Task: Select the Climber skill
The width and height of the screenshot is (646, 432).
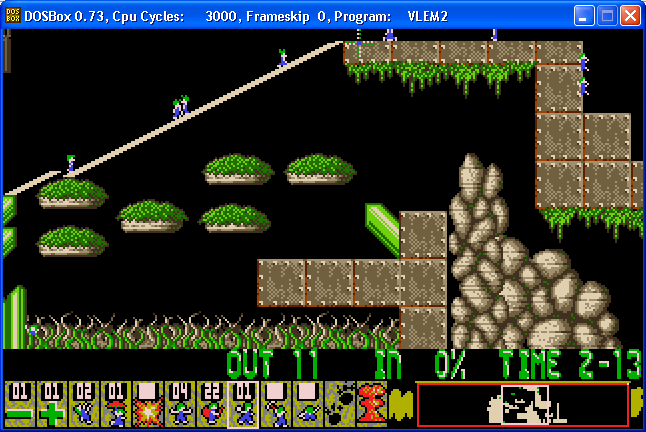Action: click(81, 405)
